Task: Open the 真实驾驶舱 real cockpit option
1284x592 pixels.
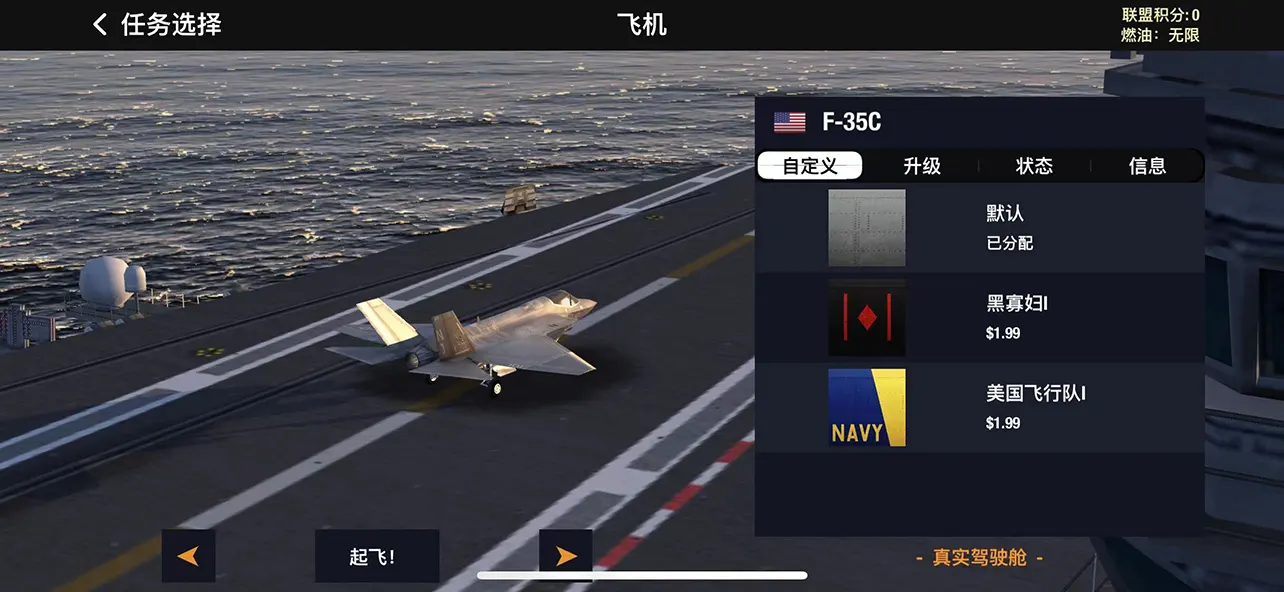Action: click(x=979, y=558)
